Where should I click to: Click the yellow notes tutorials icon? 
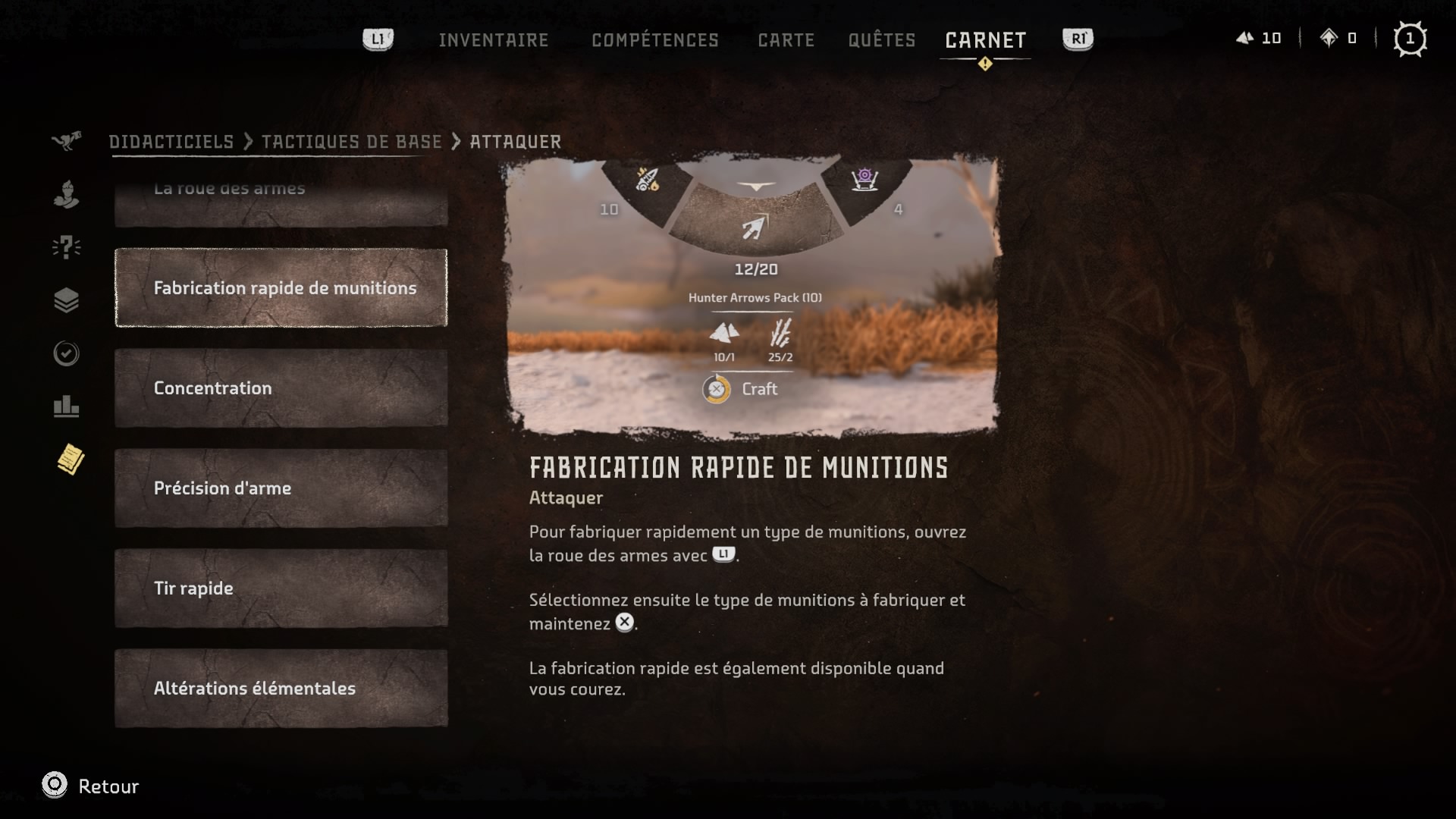tap(71, 460)
